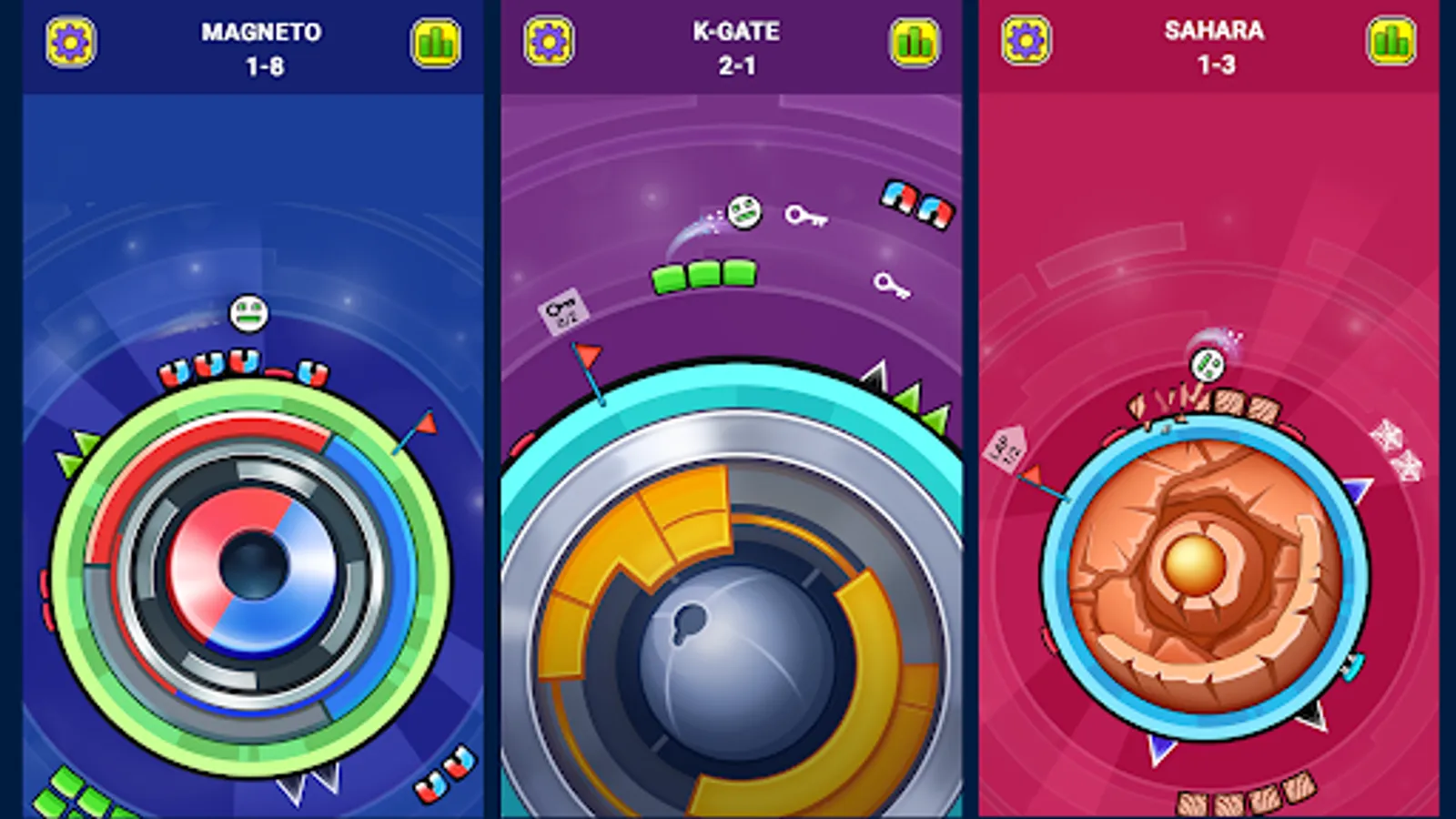The width and height of the screenshot is (1456, 819).
Task: Open the leaderboard icon beside Magneto title
Action: tap(436, 41)
